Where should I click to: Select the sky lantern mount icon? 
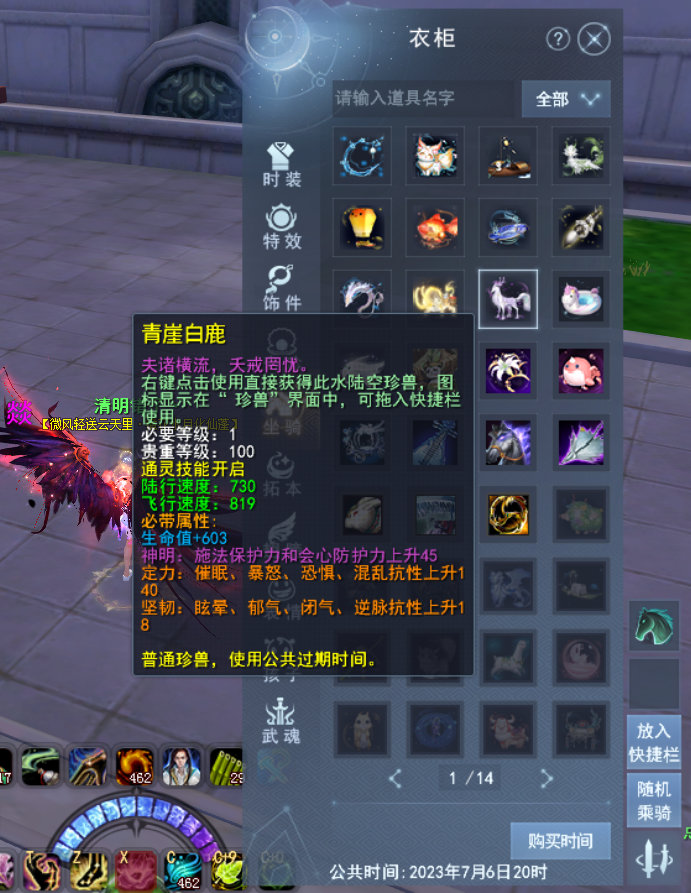pyautogui.click(x=362, y=227)
